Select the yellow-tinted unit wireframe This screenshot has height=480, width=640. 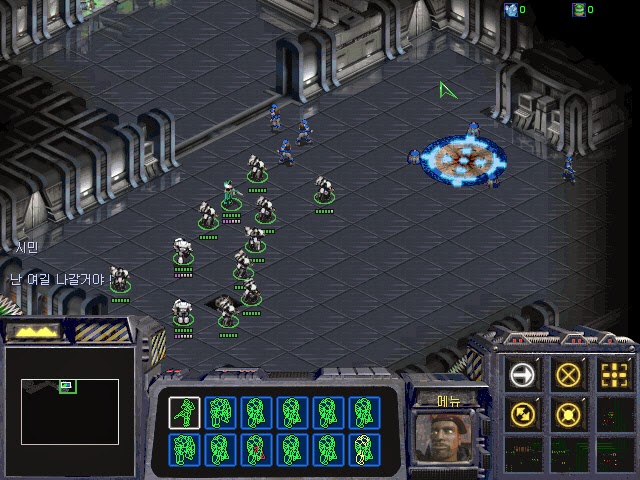[x=364, y=448]
